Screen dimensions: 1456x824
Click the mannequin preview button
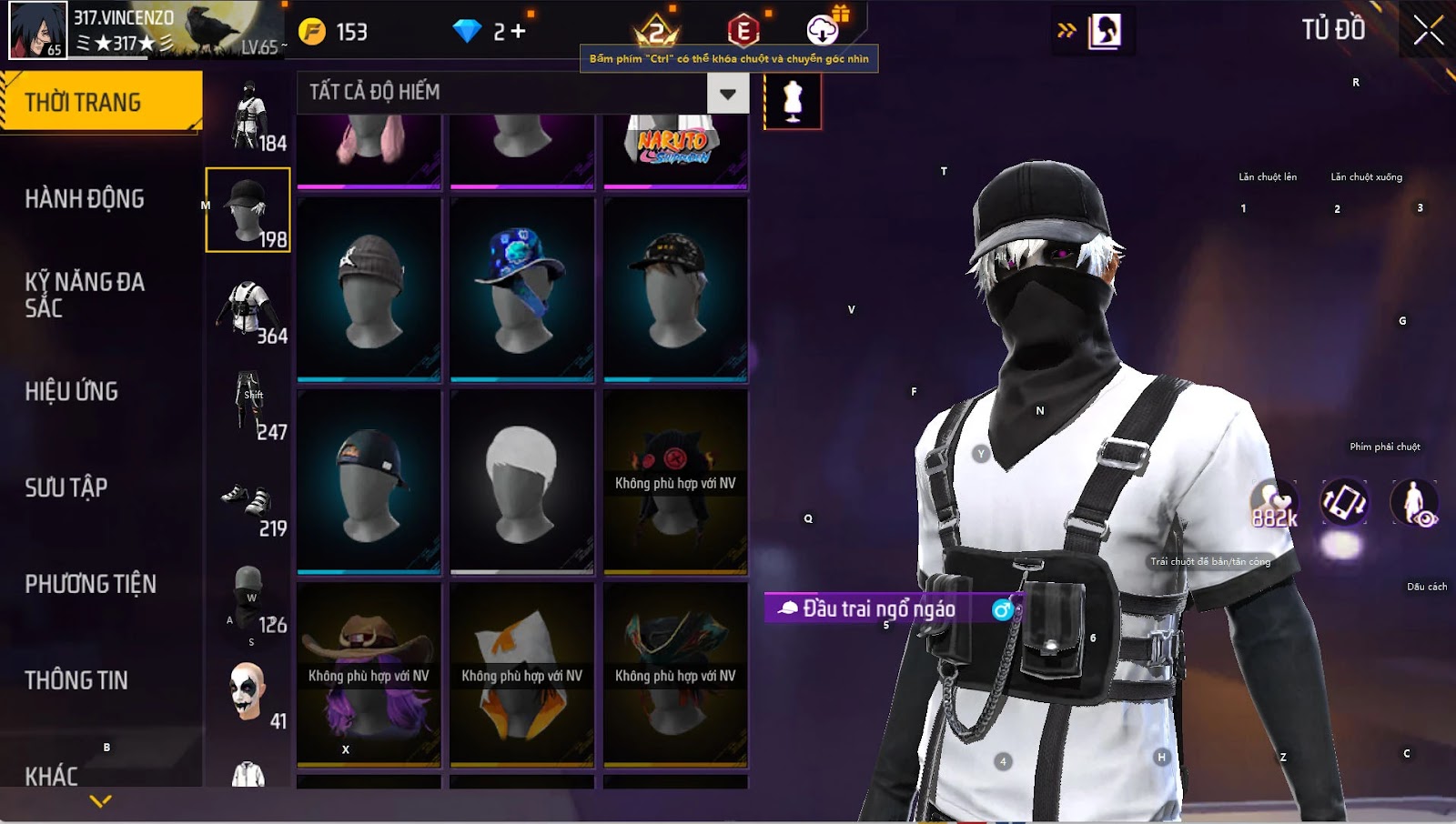tap(793, 100)
